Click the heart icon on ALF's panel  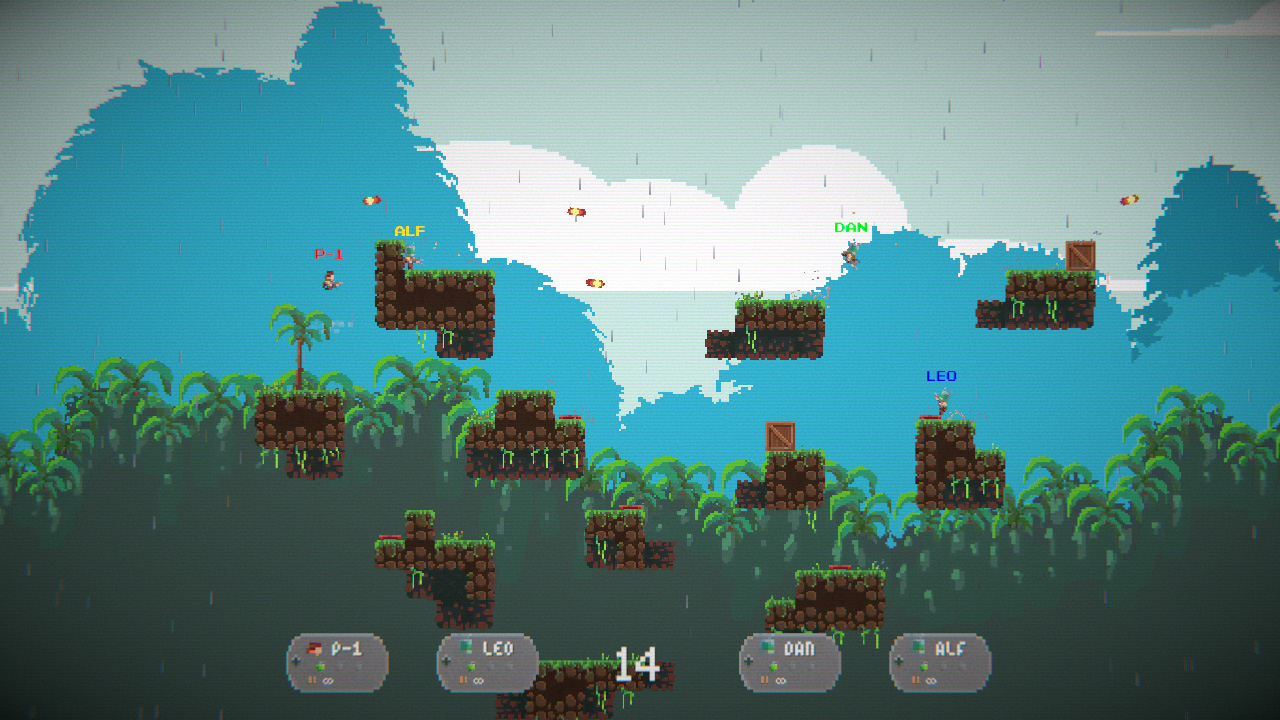click(923, 667)
